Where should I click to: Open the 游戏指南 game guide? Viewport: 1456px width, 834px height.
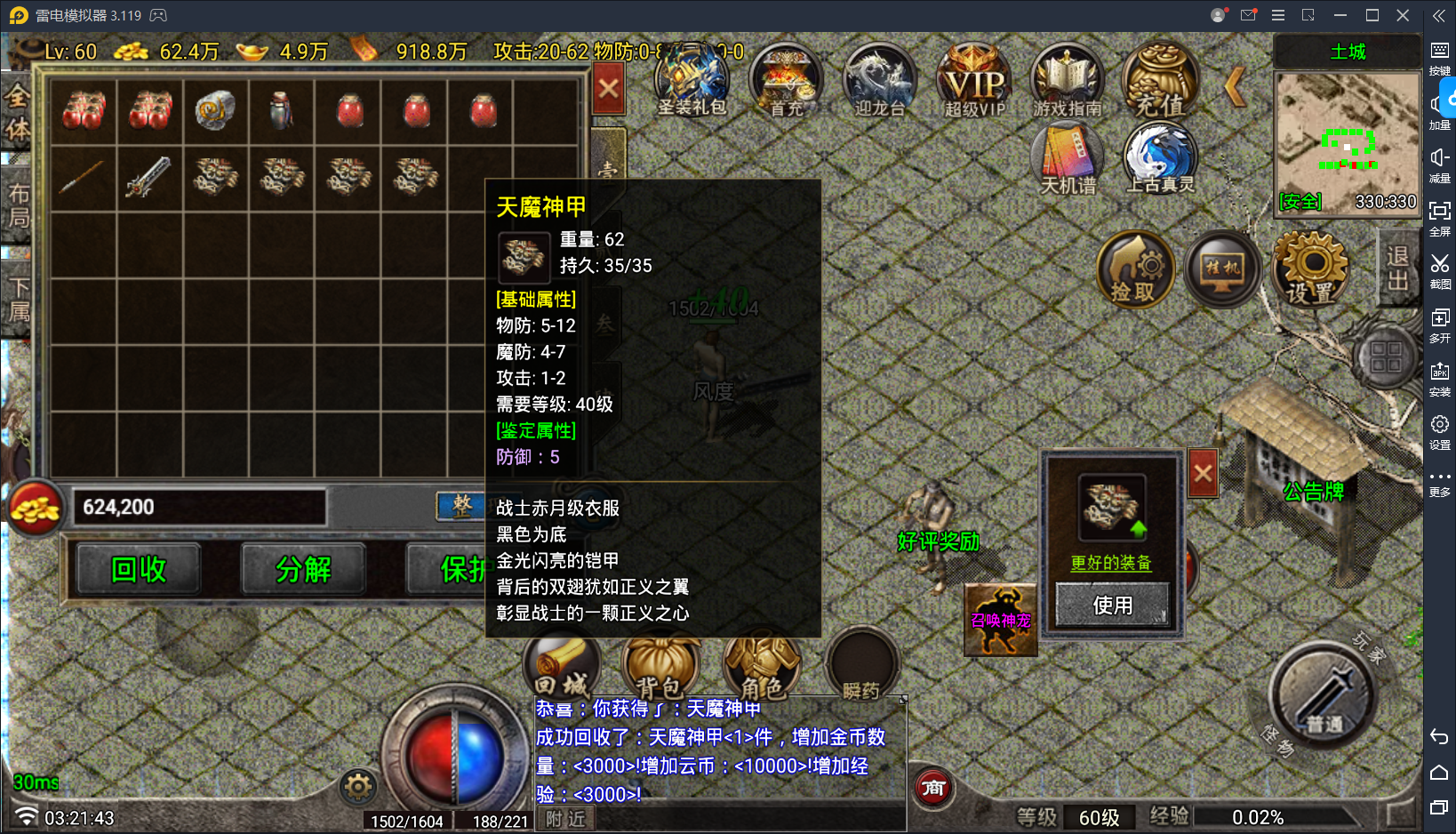1066,80
